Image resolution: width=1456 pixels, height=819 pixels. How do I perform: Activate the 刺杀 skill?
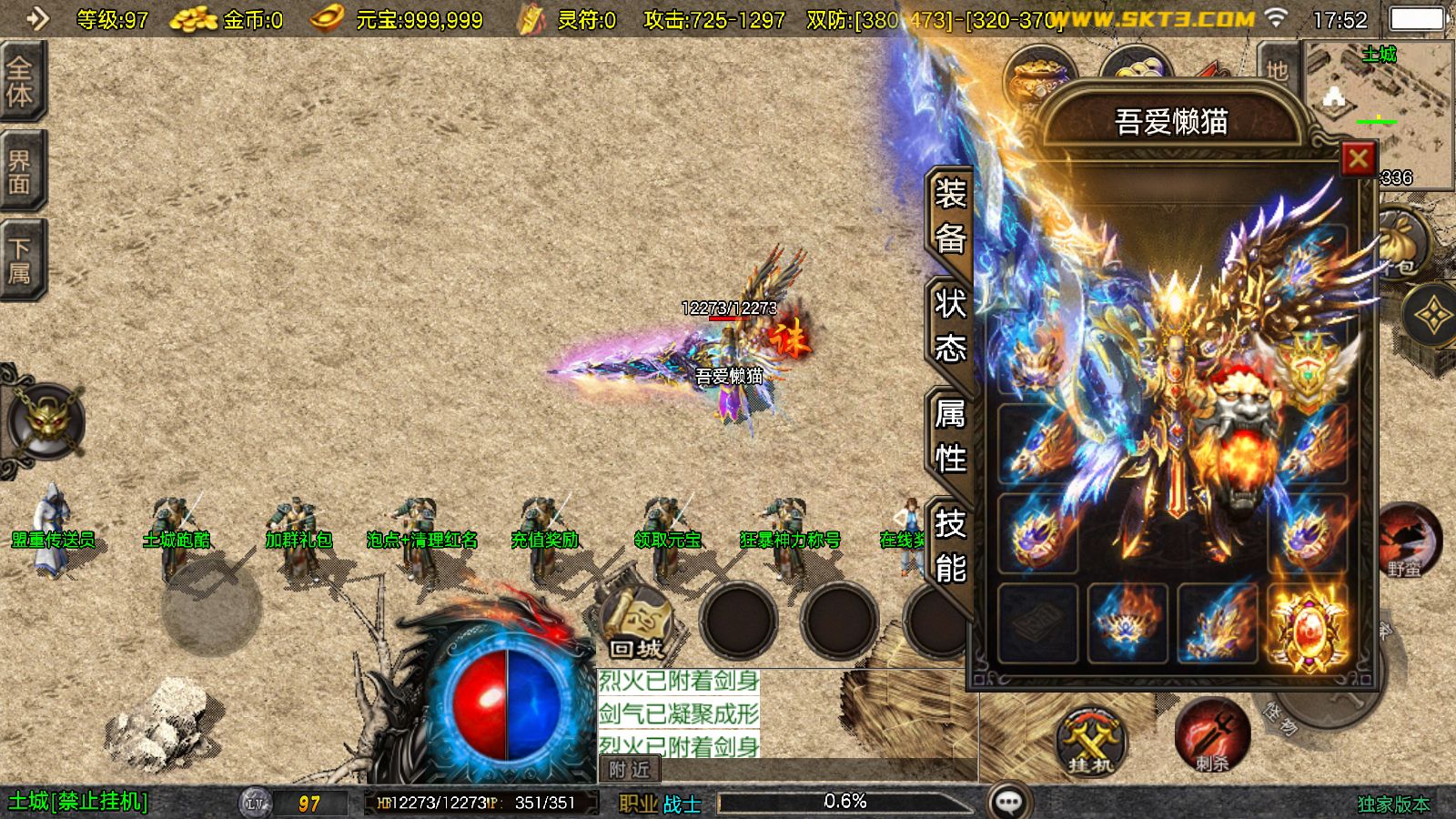point(1211,735)
